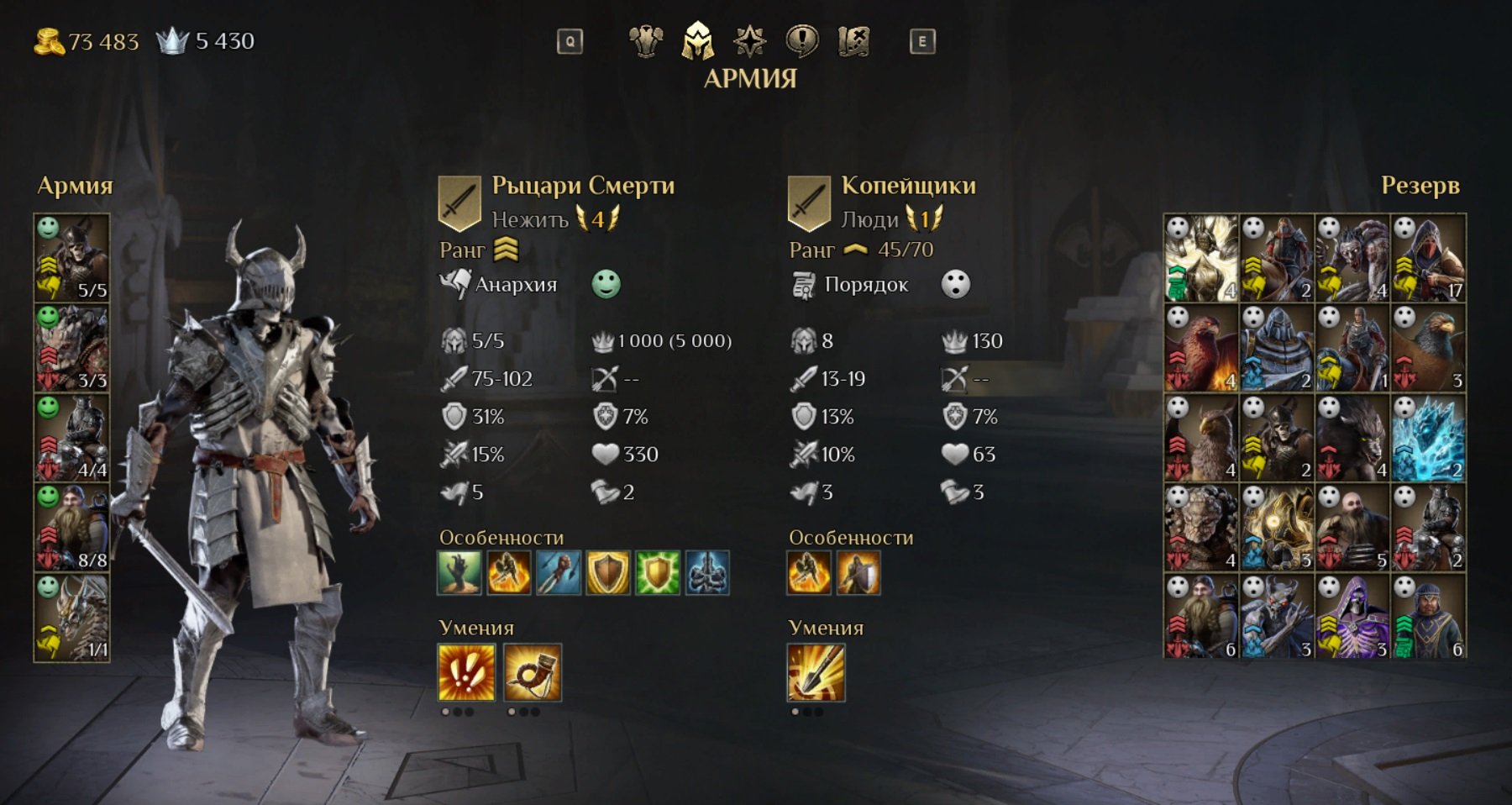
Task: Select the red exclamation marks ability
Action: click(467, 672)
